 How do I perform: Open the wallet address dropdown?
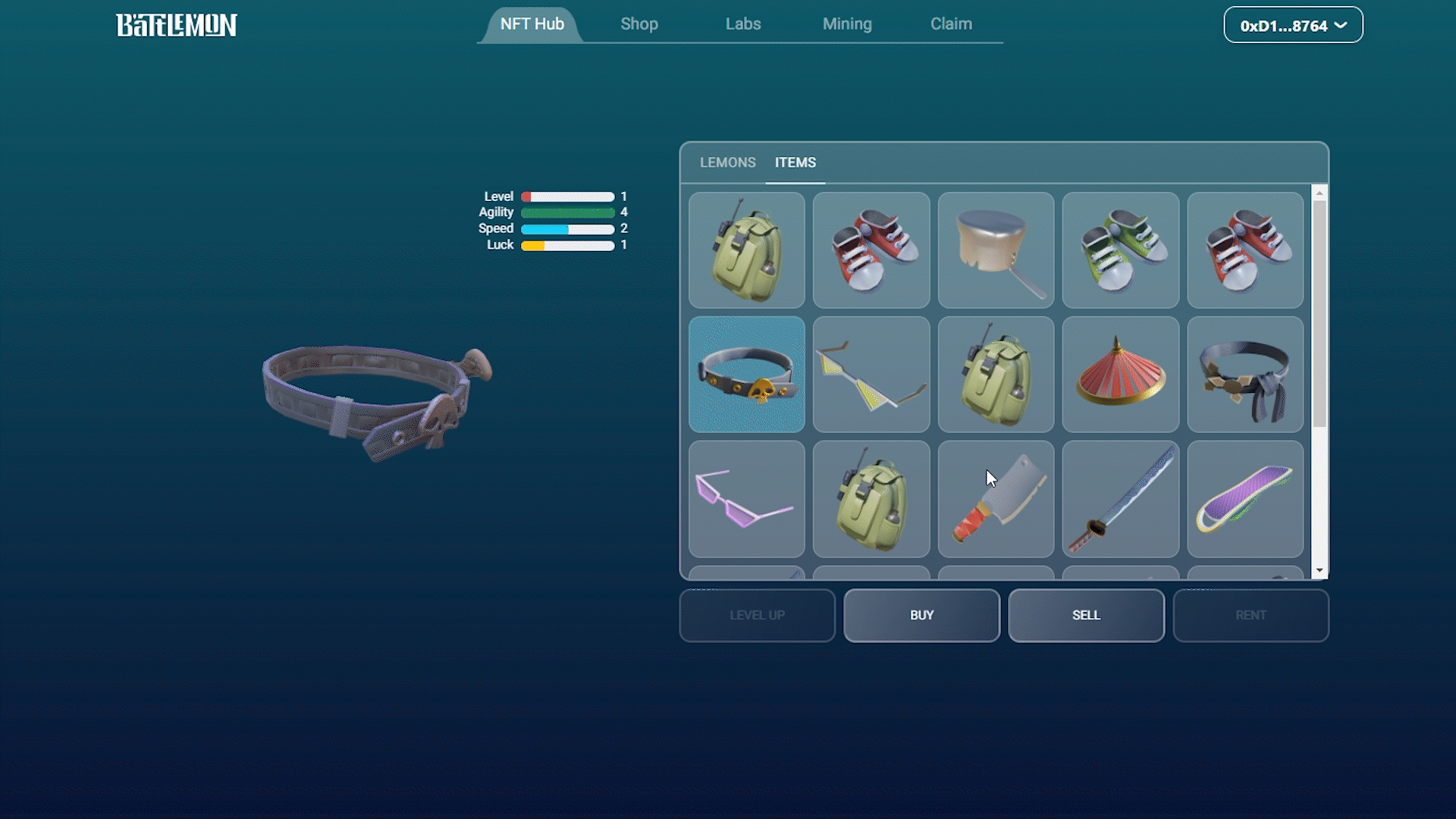point(1292,26)
